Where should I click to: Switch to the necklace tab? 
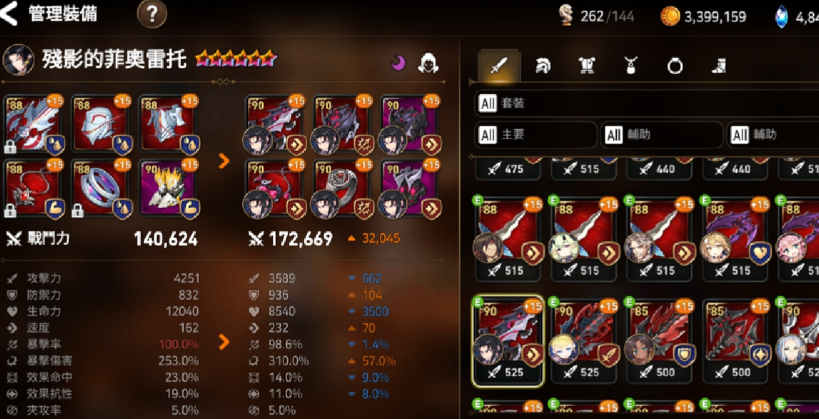pyautogui.click(x=632, y=66)
